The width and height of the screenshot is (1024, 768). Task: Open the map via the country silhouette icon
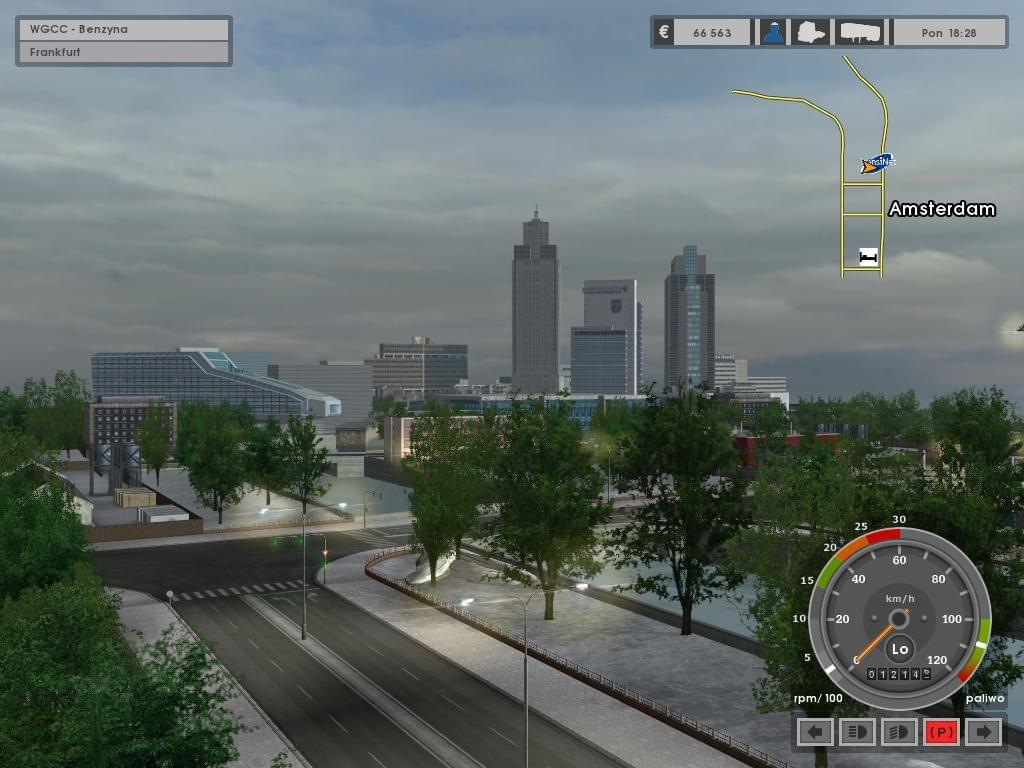tap(810, 32)
